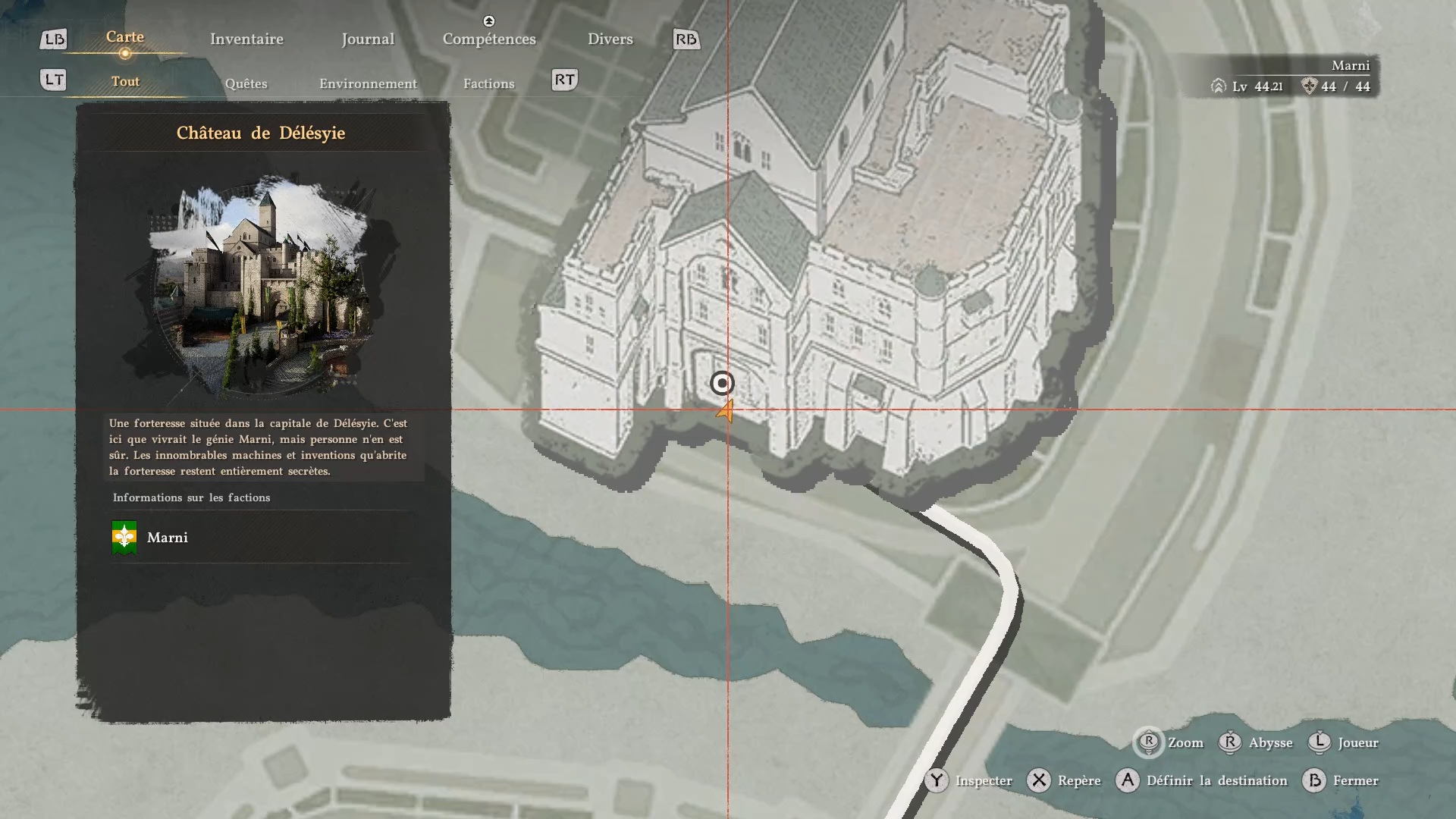Select the orange player arrow marker
The height and width of the screenshot is (819, 1456).
coord(726,412)
